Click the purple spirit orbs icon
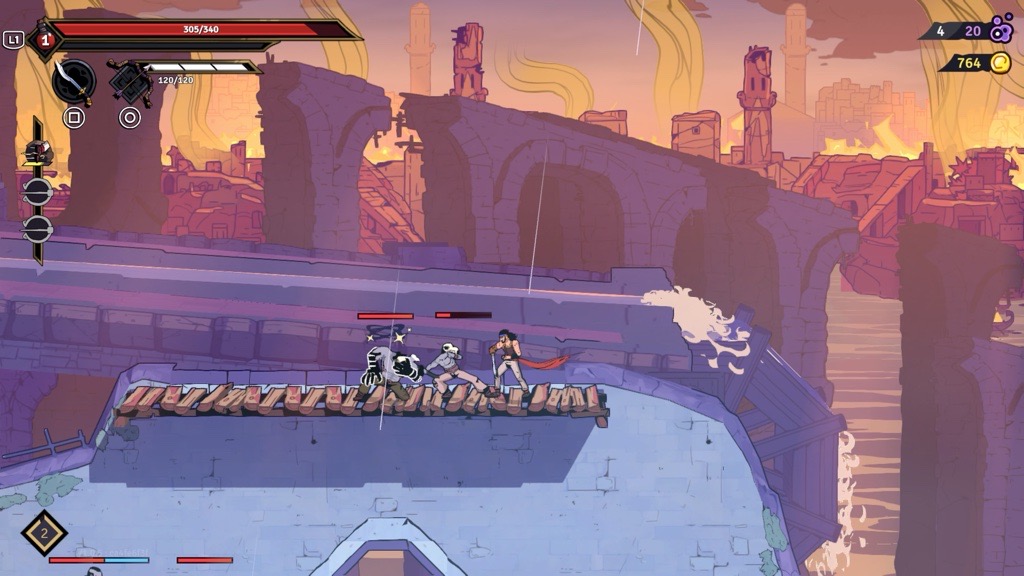The width and height of the screenshot is (1024, 576). tap(1000, 29)
